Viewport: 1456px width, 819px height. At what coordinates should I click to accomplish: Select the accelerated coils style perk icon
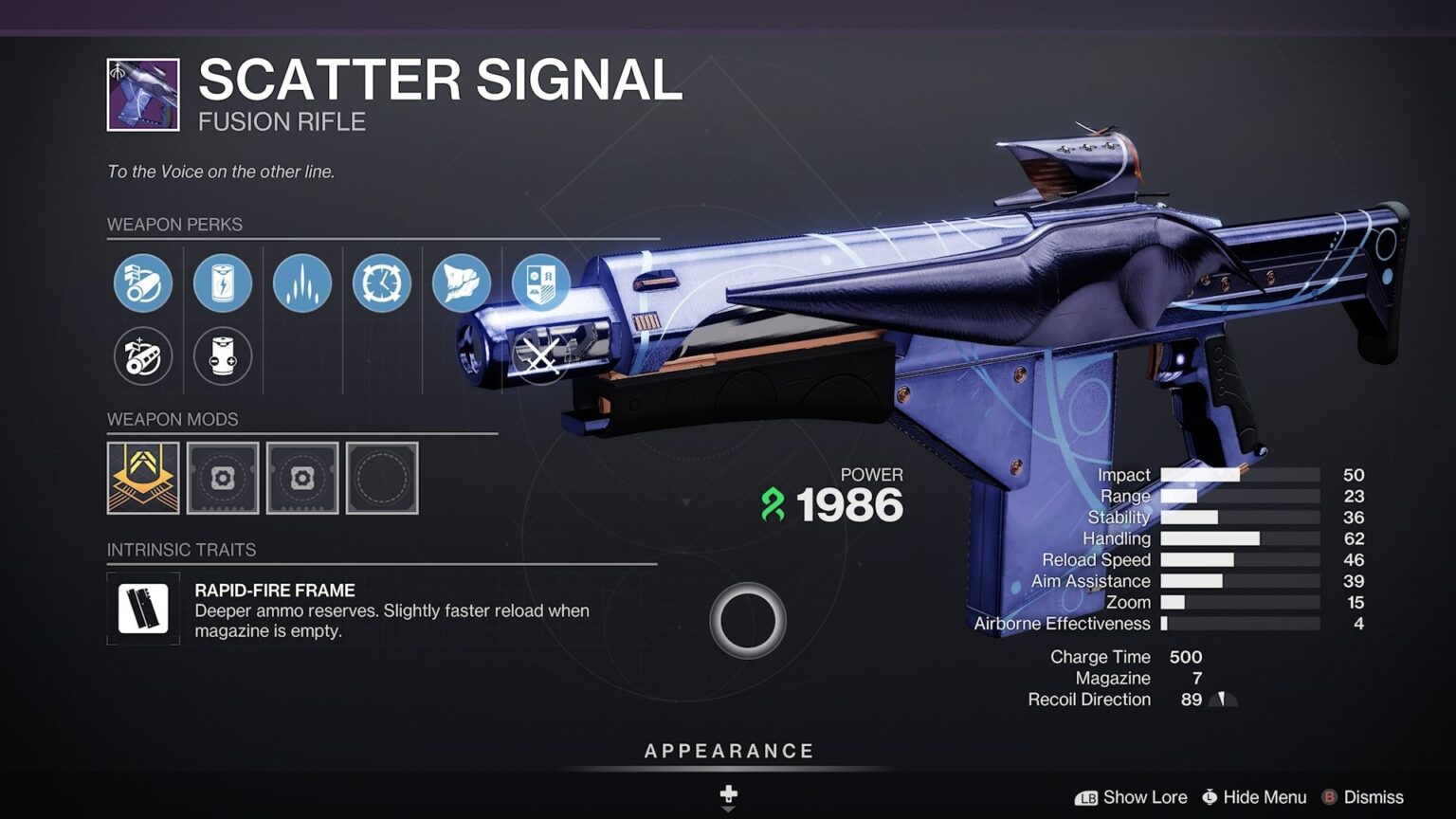click(301, 283)
